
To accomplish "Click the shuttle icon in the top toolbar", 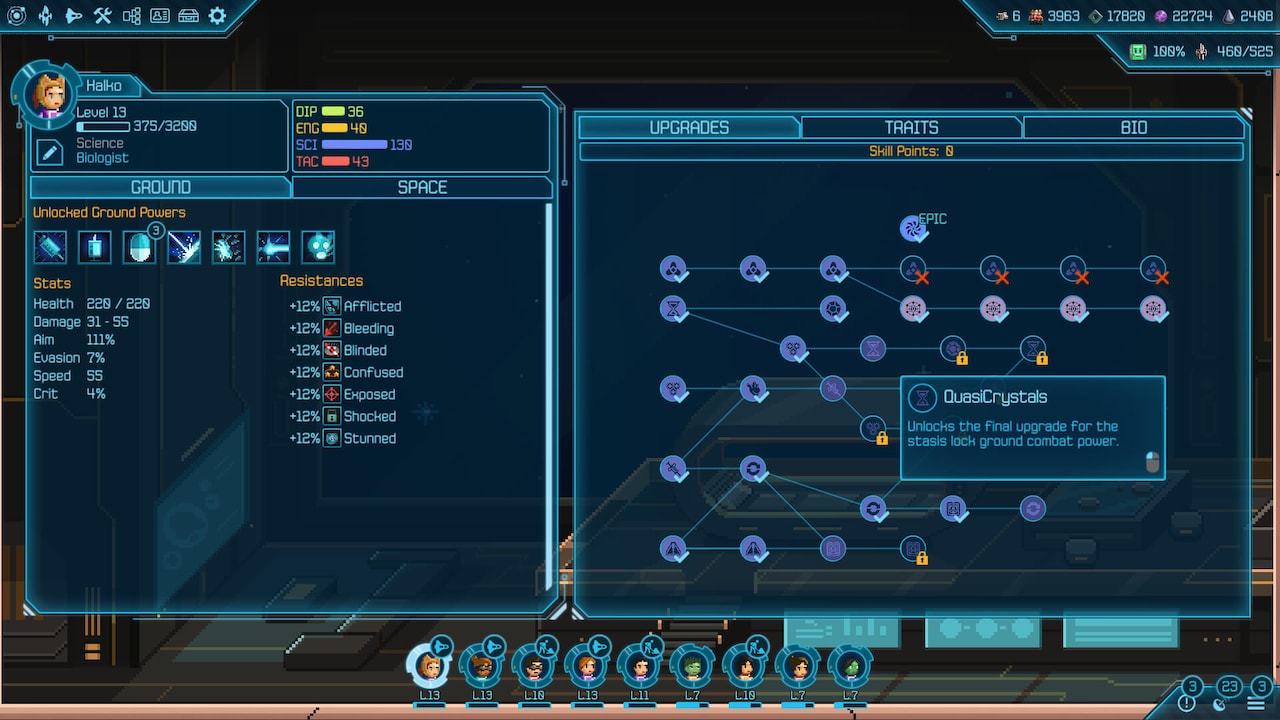I will (74, 16).
